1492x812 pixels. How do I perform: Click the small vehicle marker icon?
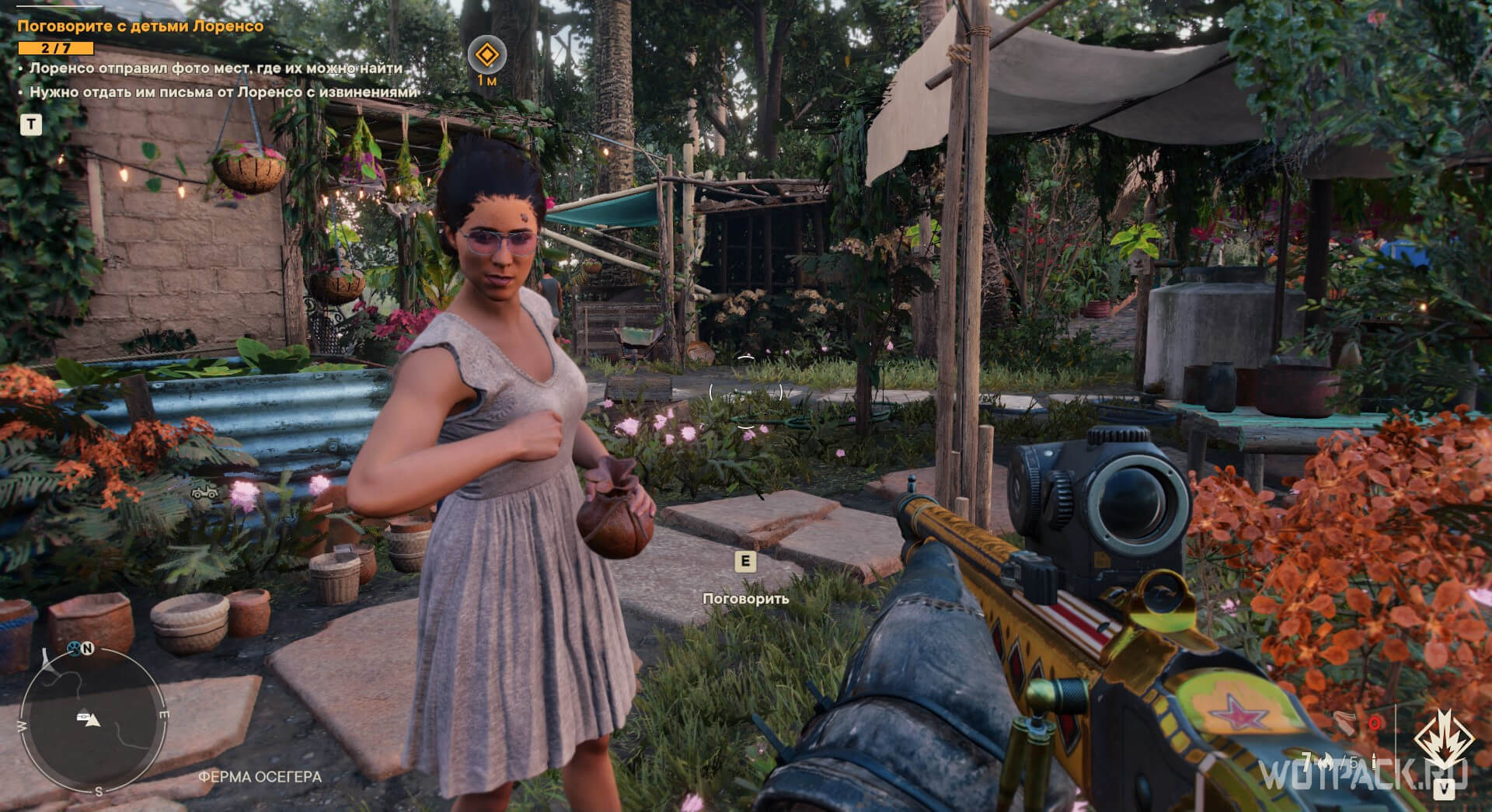(x=204, y=491)
